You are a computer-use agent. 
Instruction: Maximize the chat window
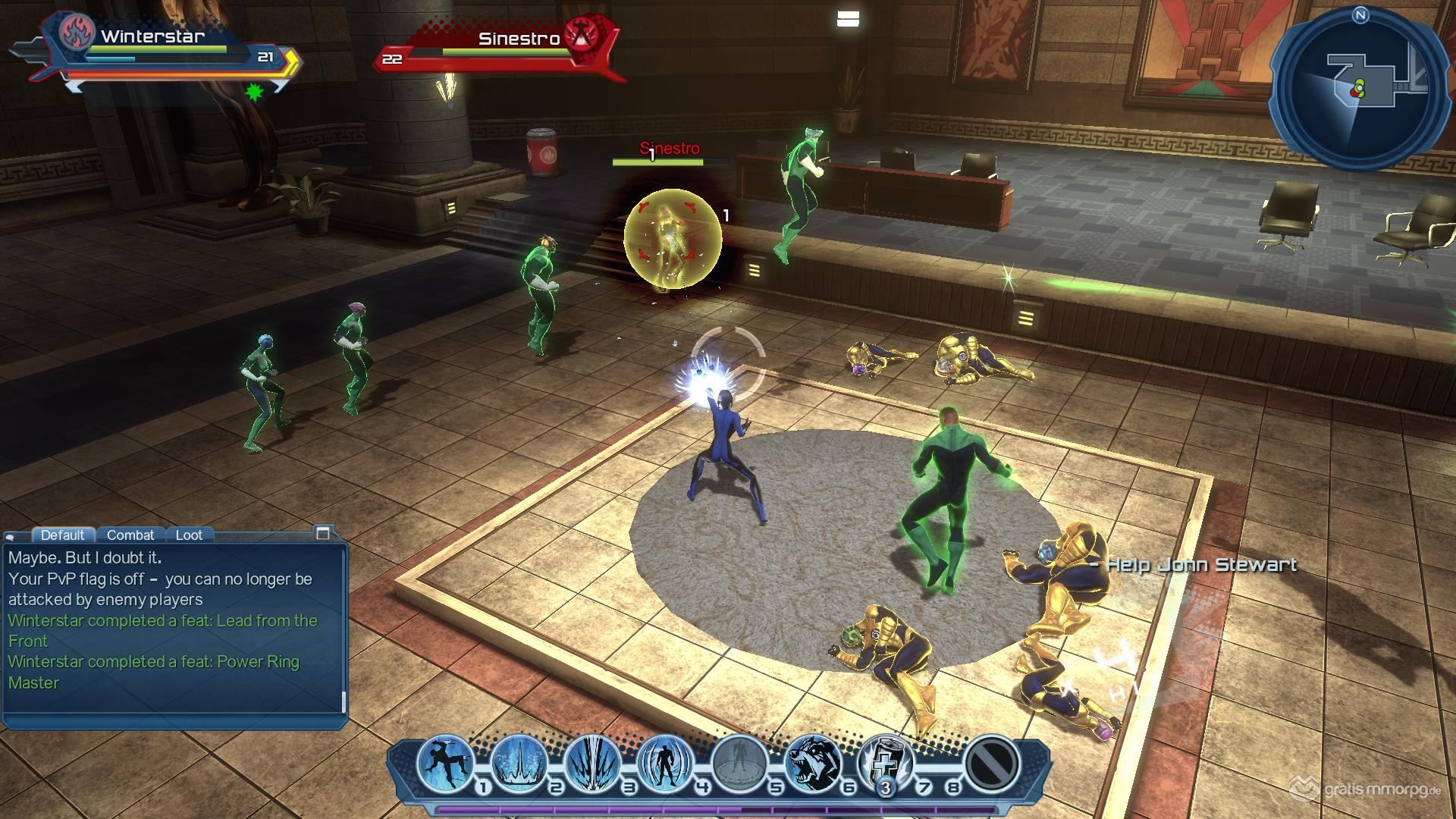(323, 533)
